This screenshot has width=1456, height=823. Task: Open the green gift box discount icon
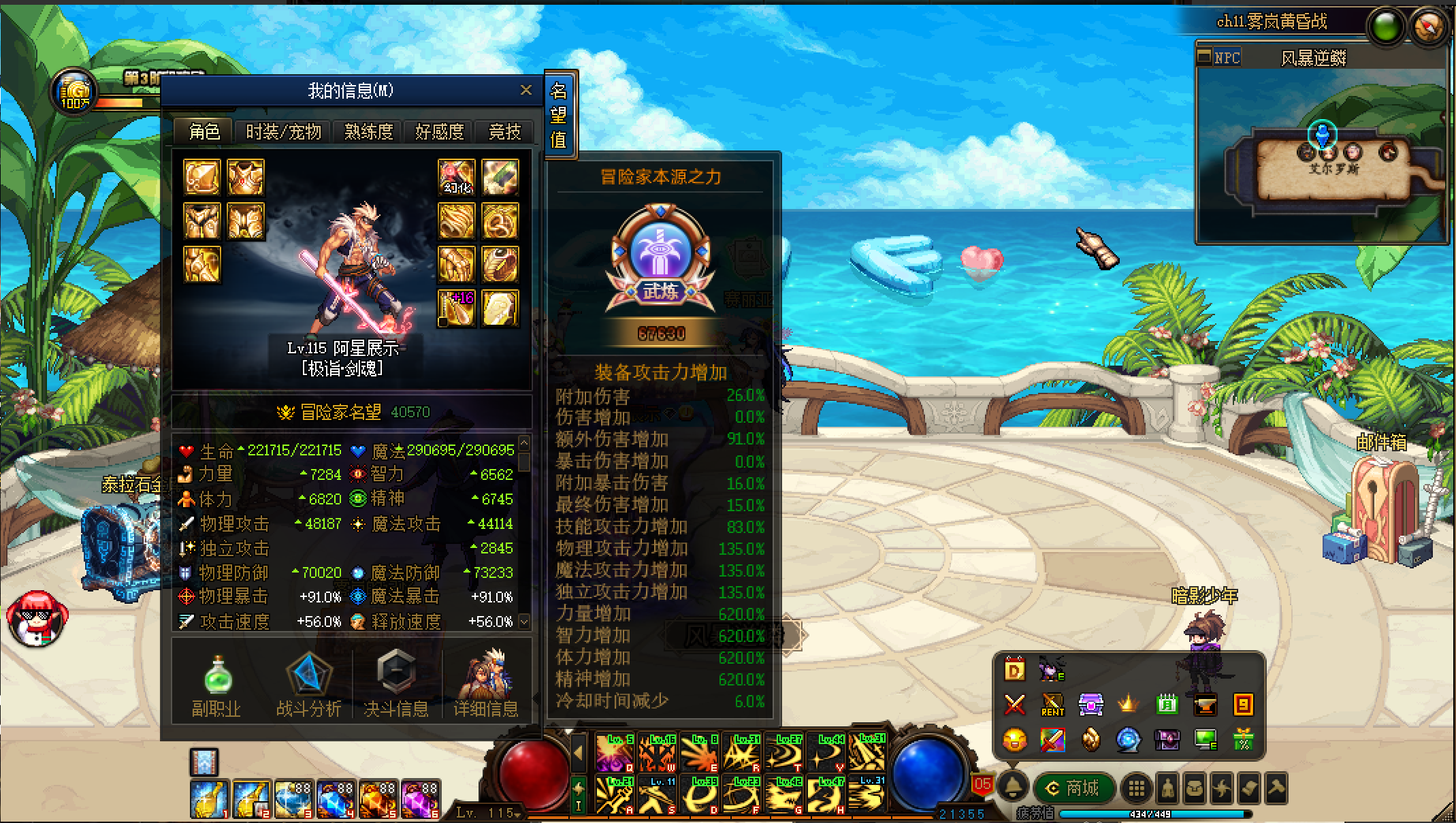[1244, 740]
